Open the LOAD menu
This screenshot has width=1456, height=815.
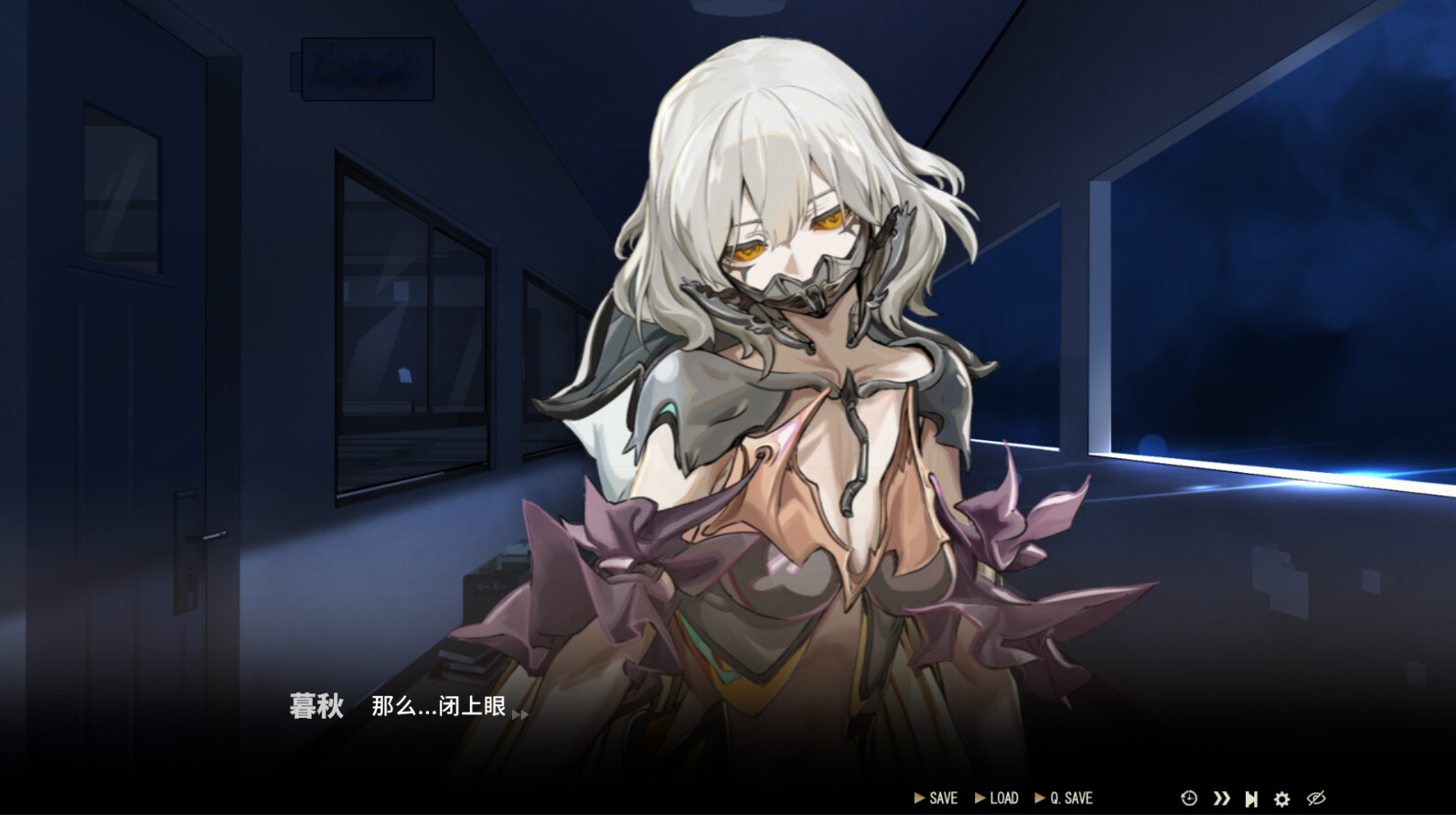pyautogui.click(x=997, y=799)
